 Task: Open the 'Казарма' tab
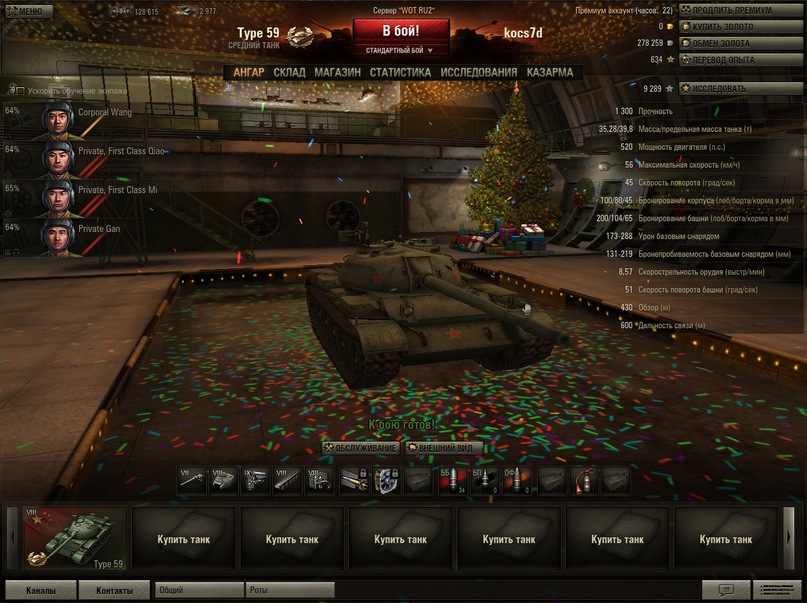click(550, 72)
